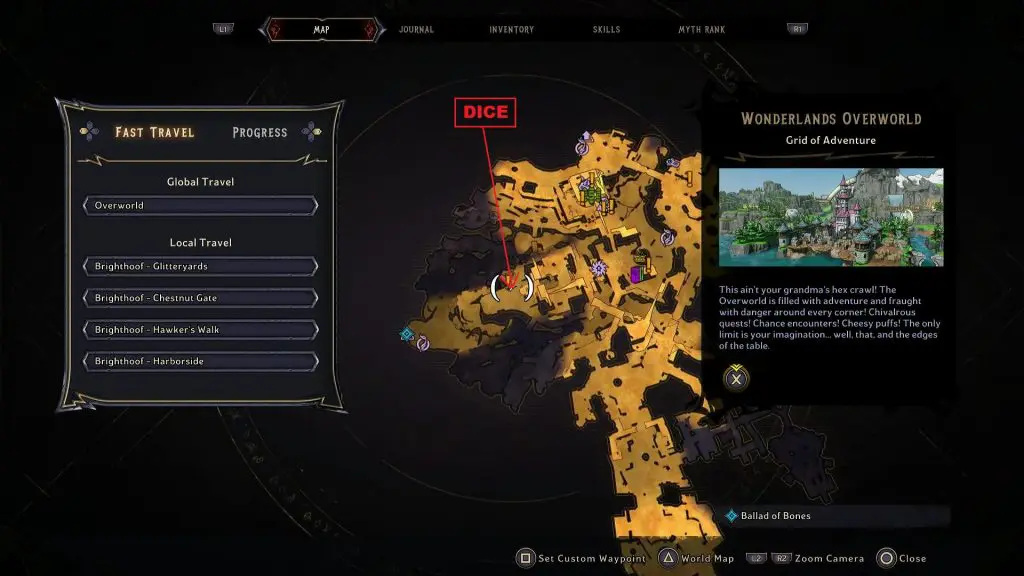Image resolution: width=1024 pixels, height=576 pixels.
Task: Travel to Brighthoof - Harborside
Action: pos(201,361)
